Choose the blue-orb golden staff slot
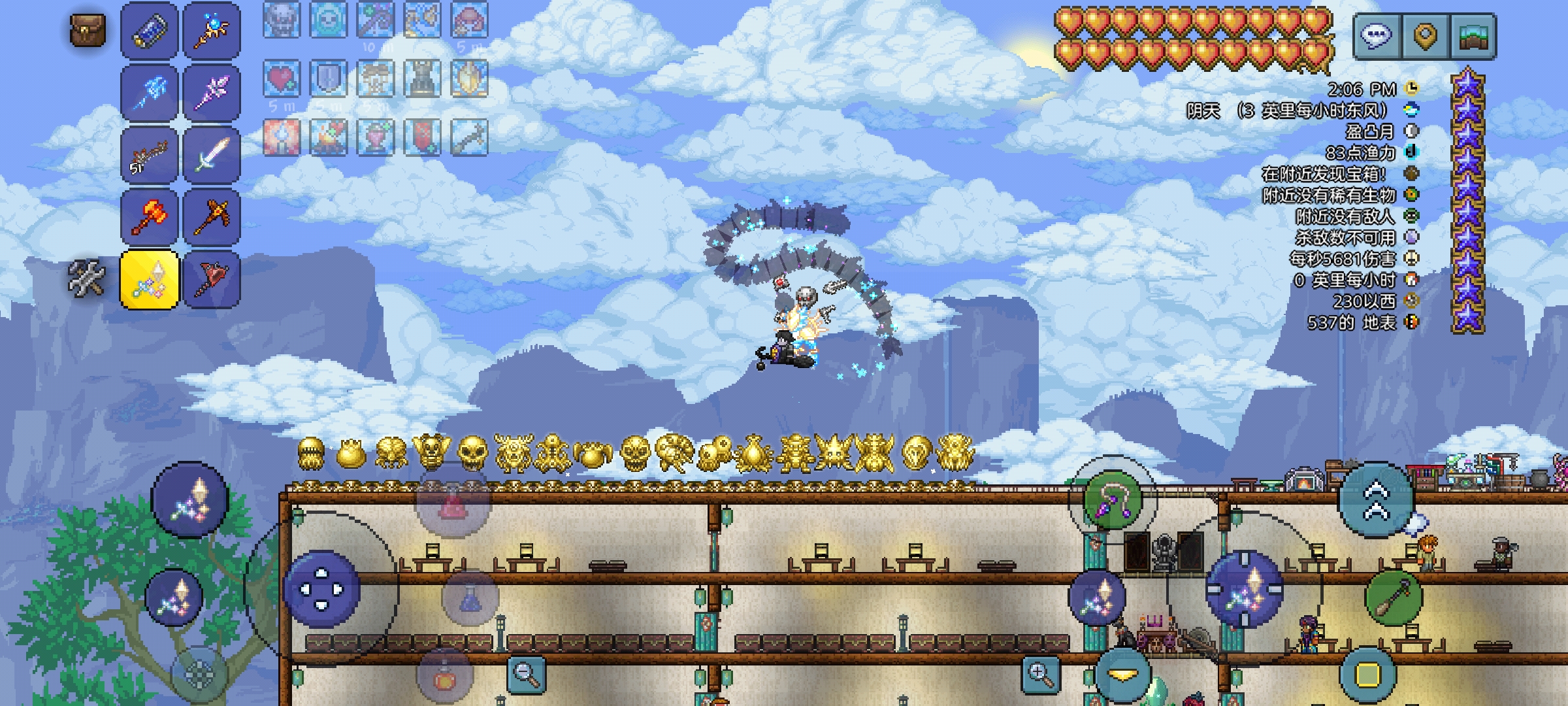Screen dimensions: 1568x706 click(x=212, y=30)
